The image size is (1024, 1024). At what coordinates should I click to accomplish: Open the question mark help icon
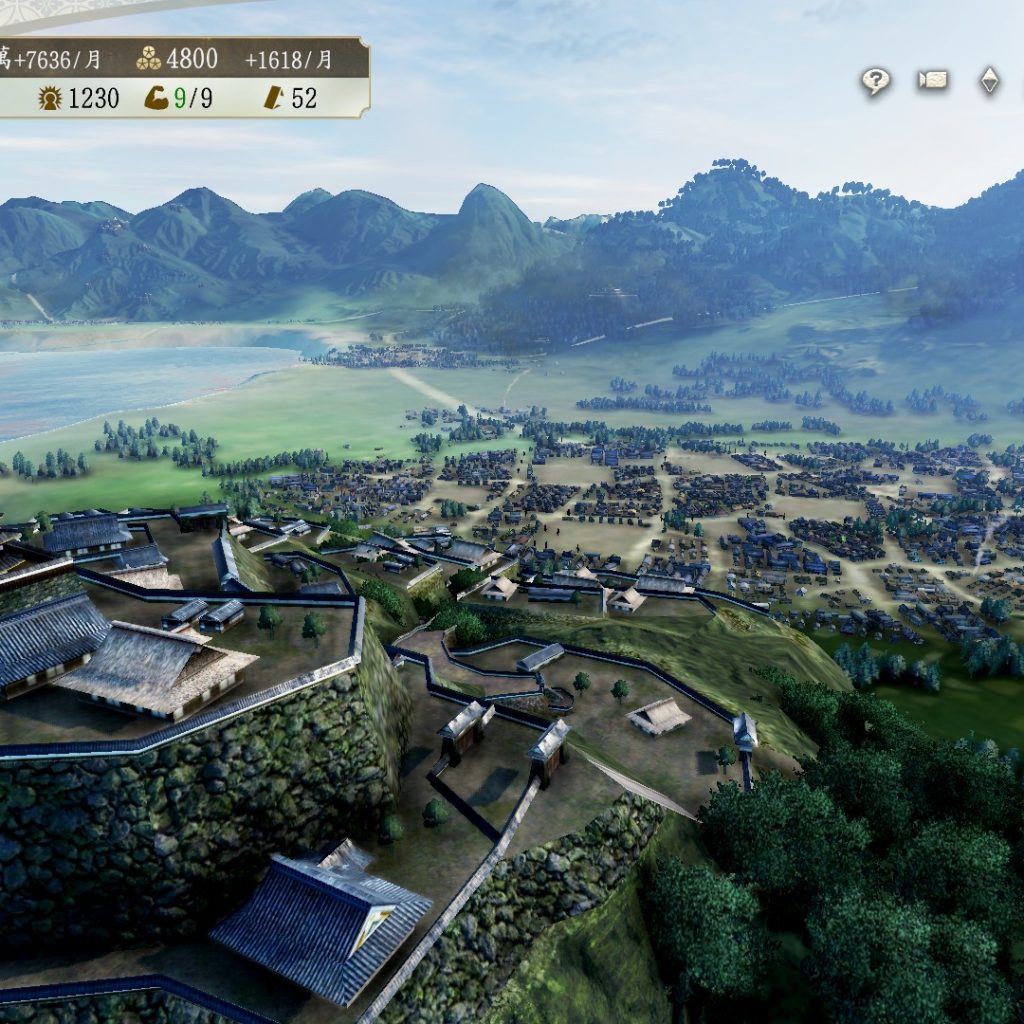(x=876, y=82)
